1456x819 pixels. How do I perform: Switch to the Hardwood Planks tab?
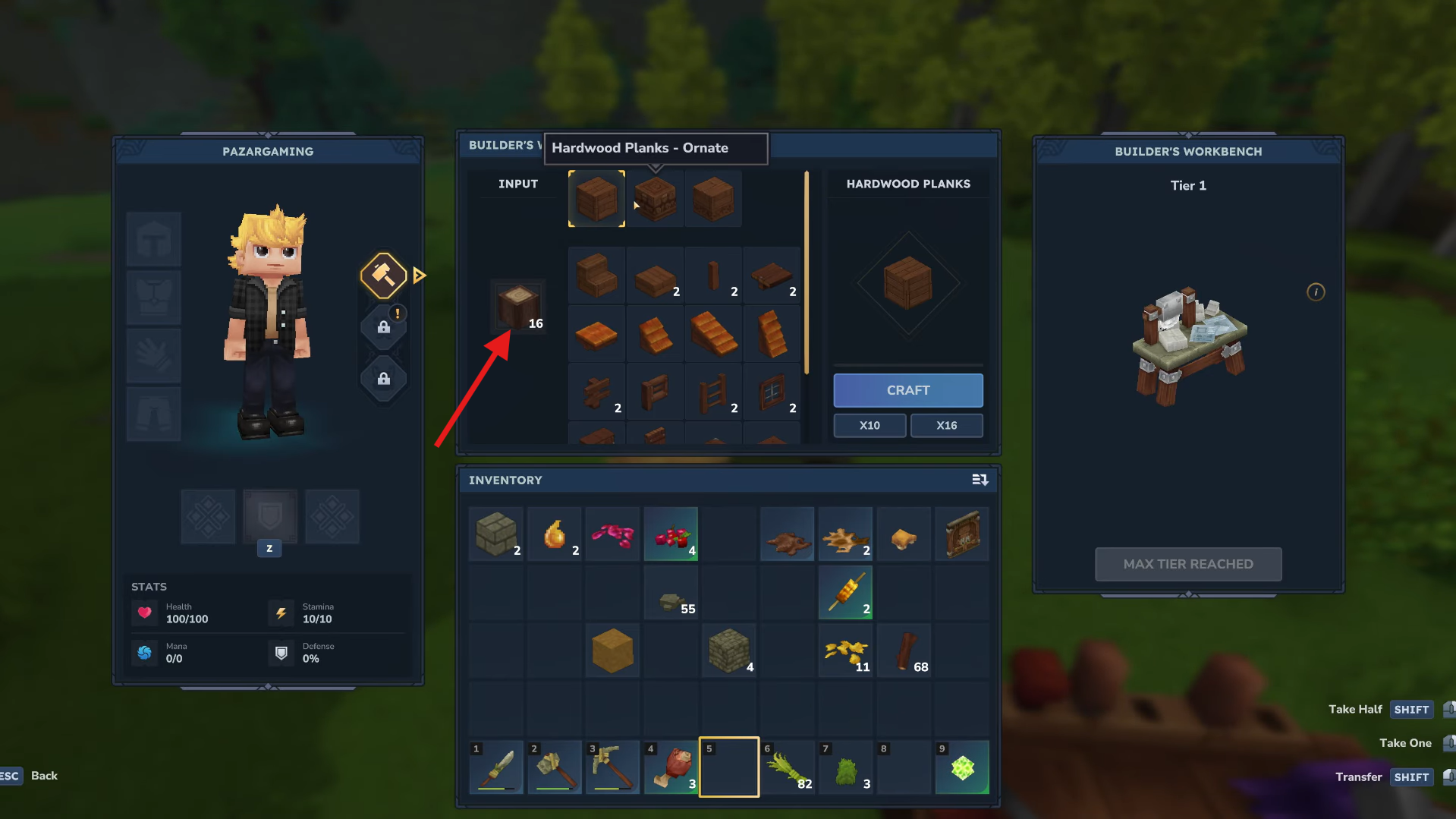click(907, 183)
